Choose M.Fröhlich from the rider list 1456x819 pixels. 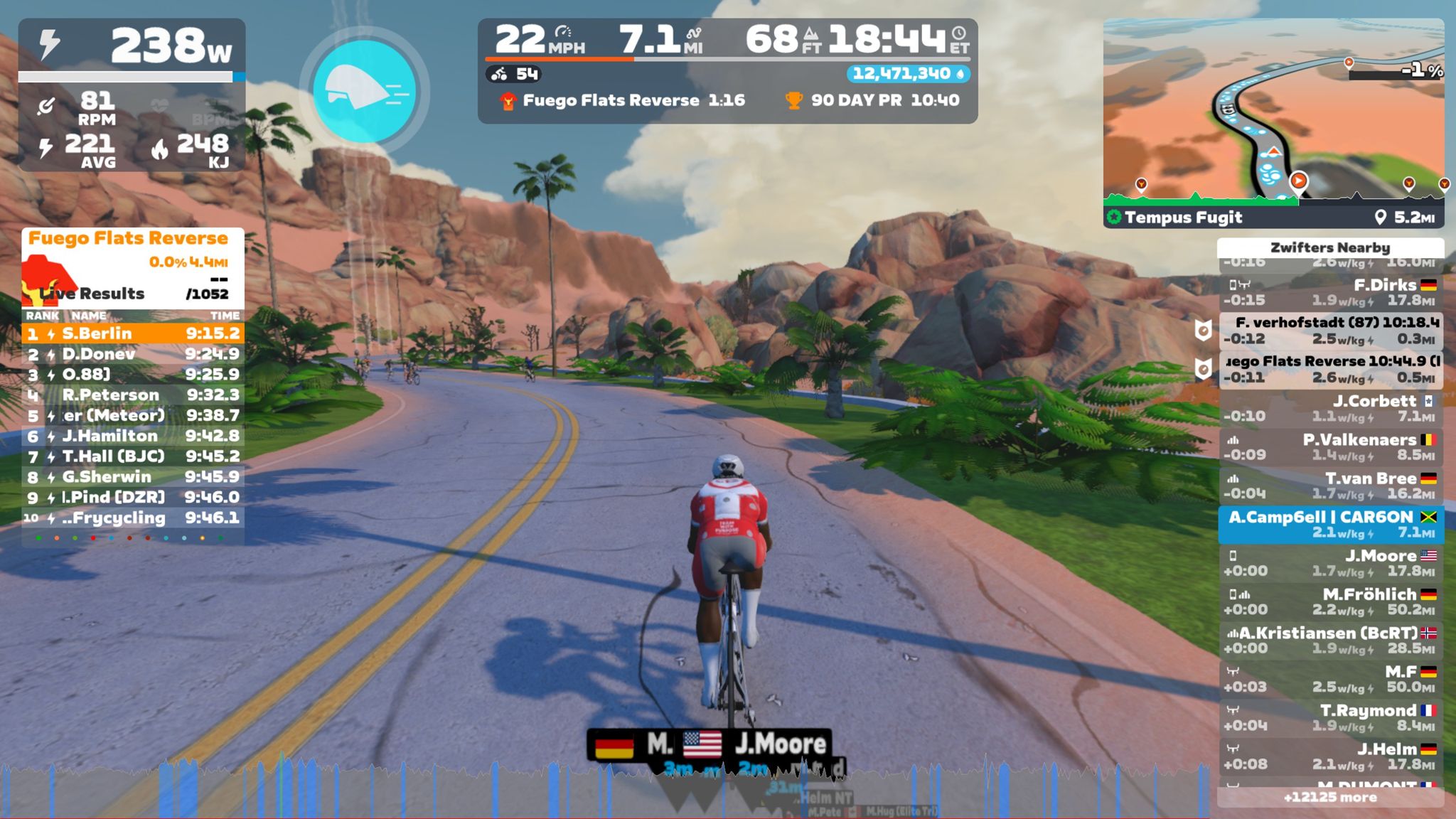tap(1329, 601)
